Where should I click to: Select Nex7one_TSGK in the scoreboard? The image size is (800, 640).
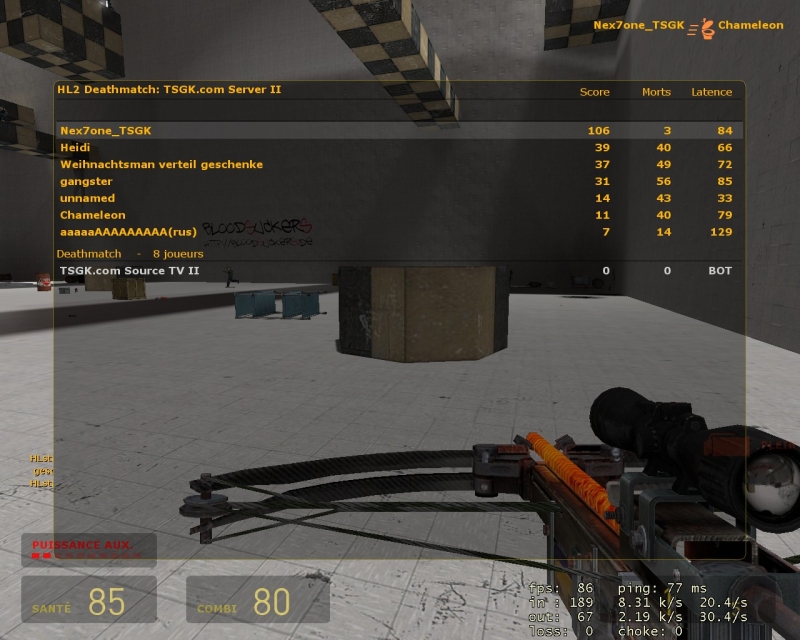pyautogui.click(x=106, y=130)
